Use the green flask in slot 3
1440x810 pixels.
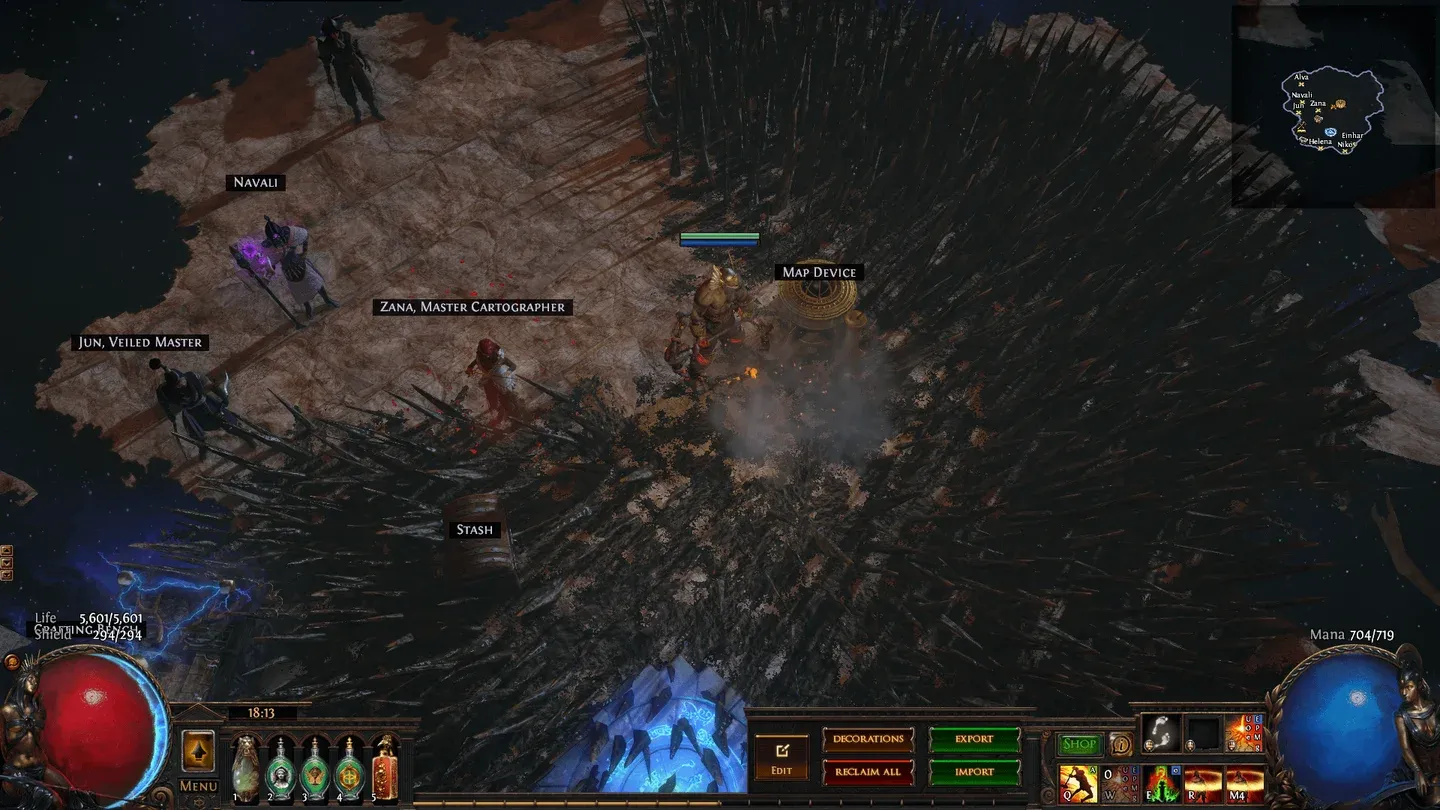point(316,770)
